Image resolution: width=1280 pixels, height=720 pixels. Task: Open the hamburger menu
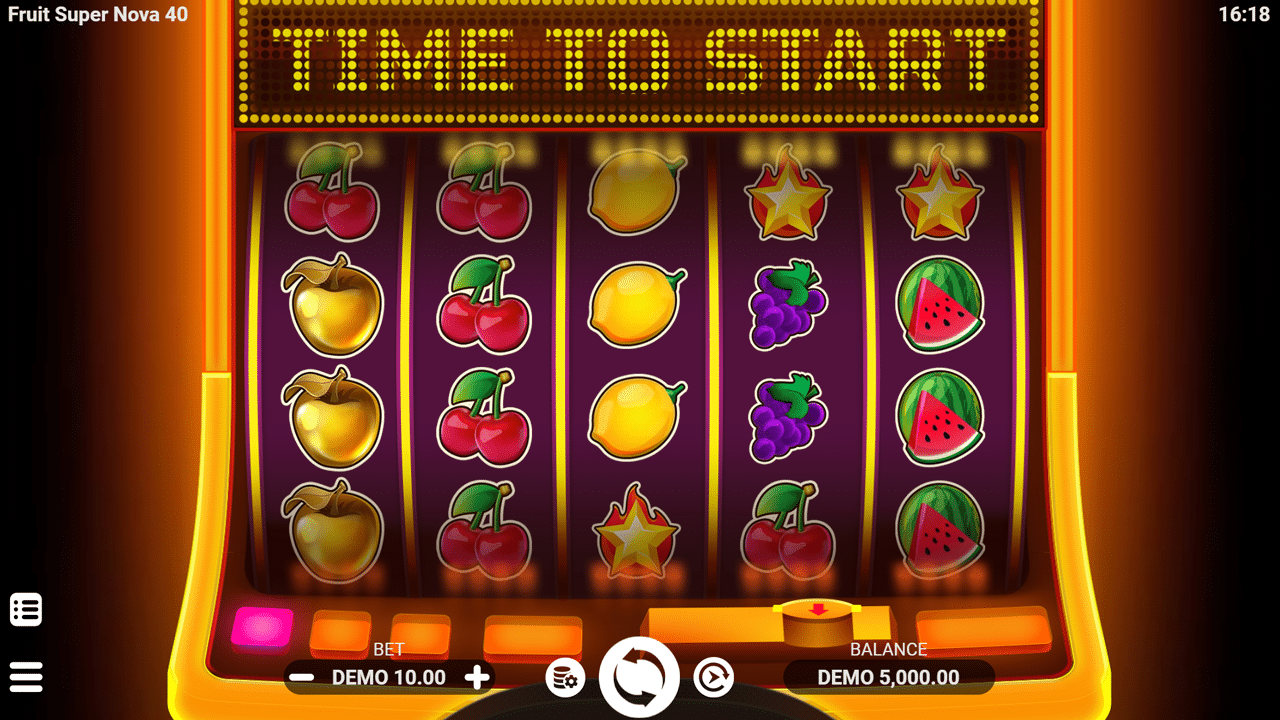click(x=26, y=676)
